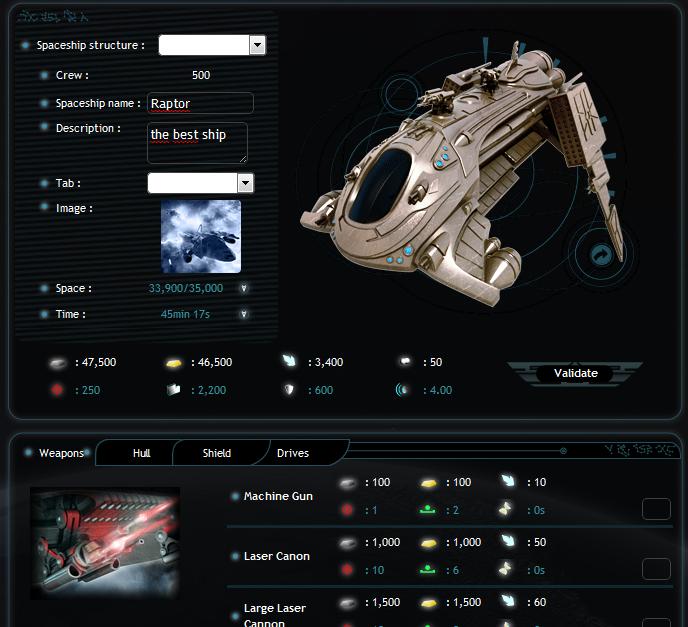
Task: Validate the spaceship design
Action: click(576, 373)
